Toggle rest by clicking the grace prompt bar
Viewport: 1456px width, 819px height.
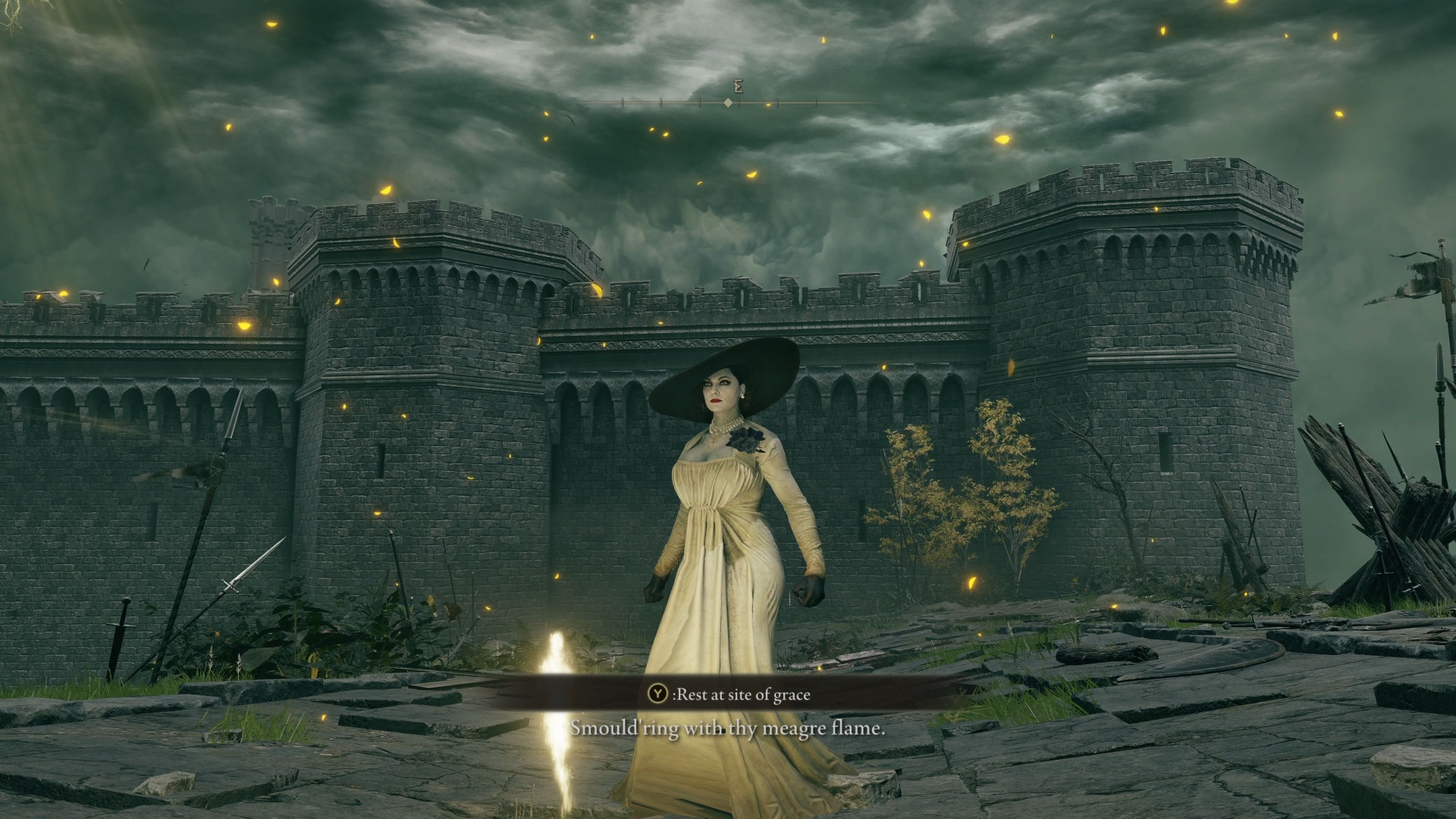728,693
